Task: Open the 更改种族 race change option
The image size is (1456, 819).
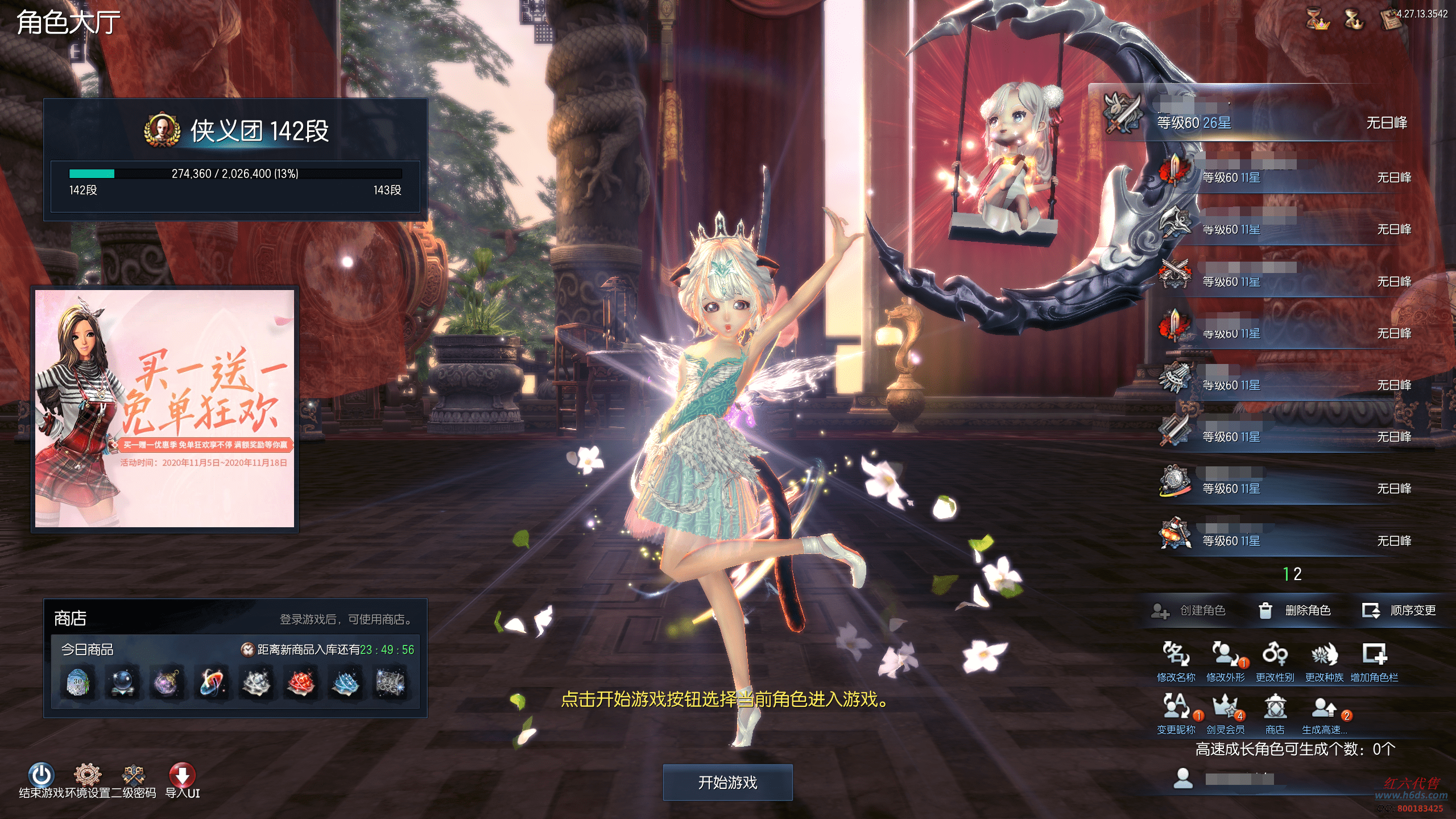Action: (x=1324, y=655)
